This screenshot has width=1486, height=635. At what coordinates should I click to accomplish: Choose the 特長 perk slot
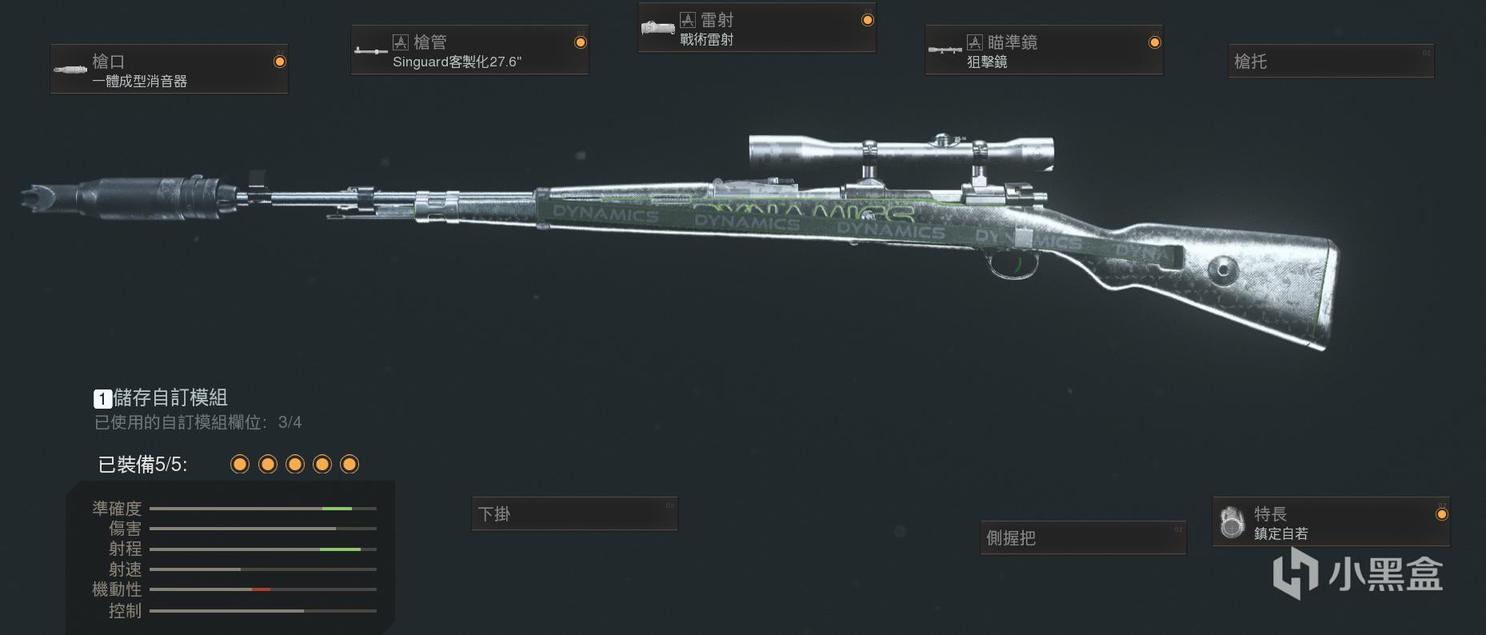1330,522
